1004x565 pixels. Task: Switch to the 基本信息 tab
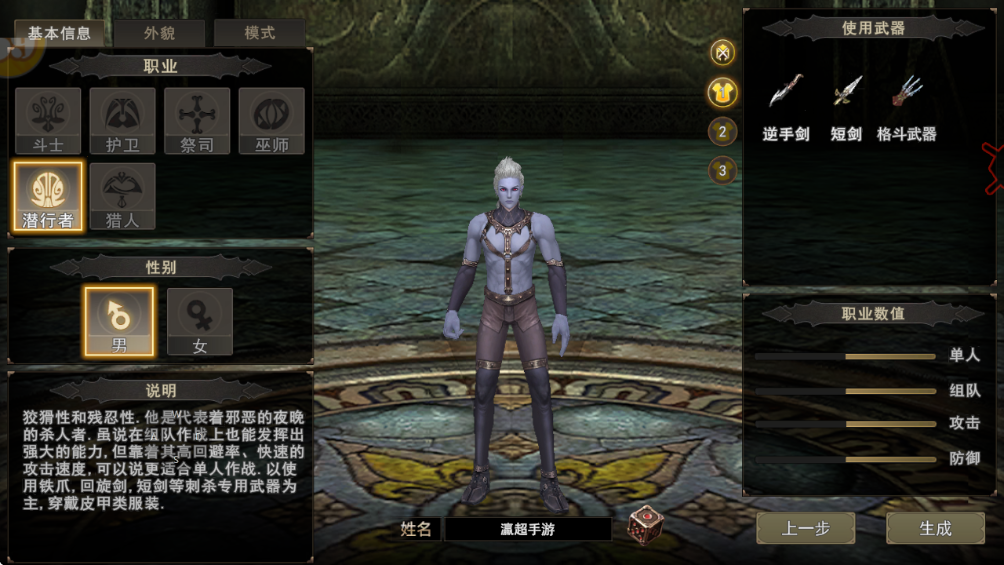click(x=59, y=33)
